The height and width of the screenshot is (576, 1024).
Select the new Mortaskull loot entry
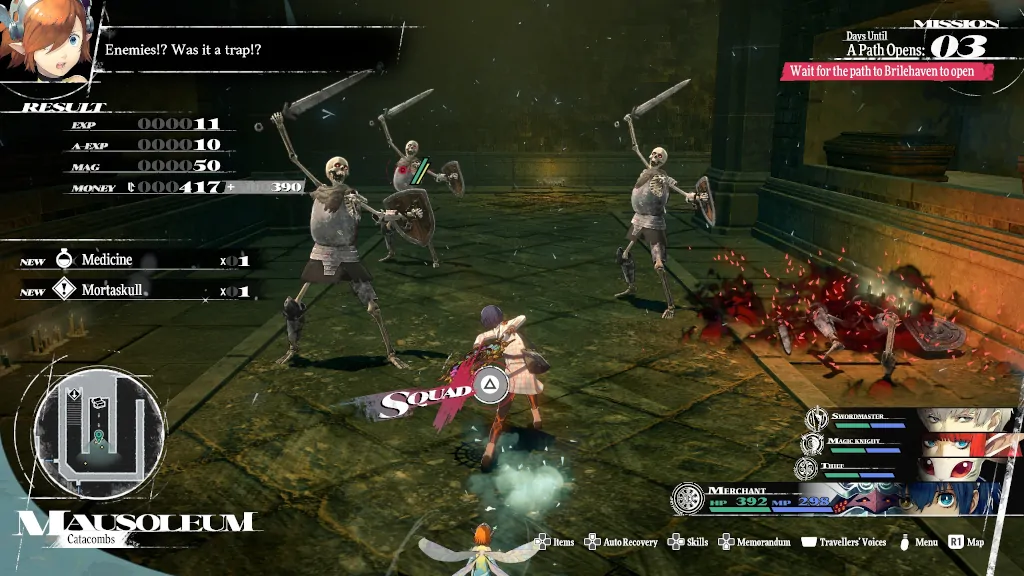(x=135, y=291)
